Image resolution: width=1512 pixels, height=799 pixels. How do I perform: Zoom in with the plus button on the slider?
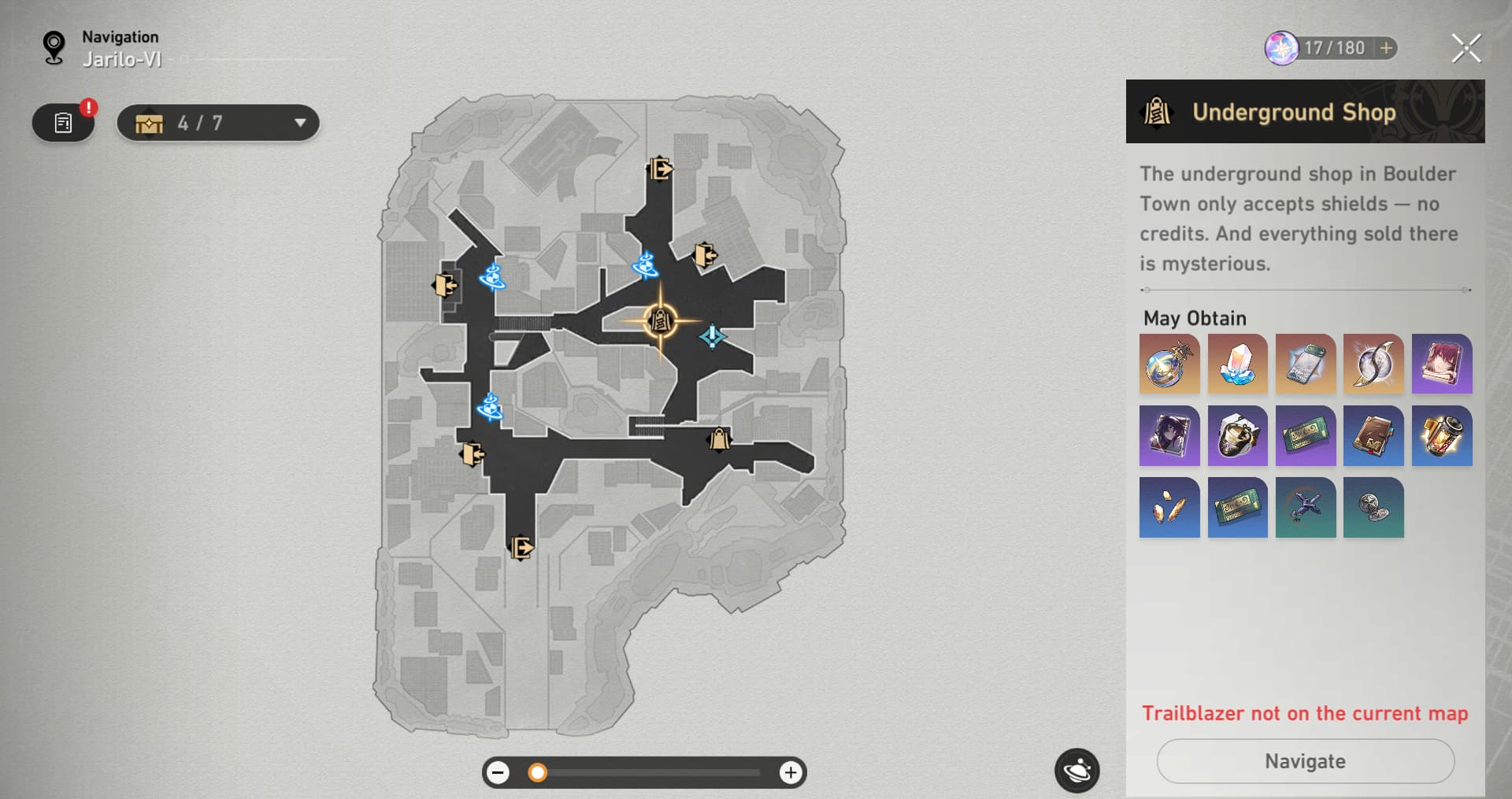[790, 772]
